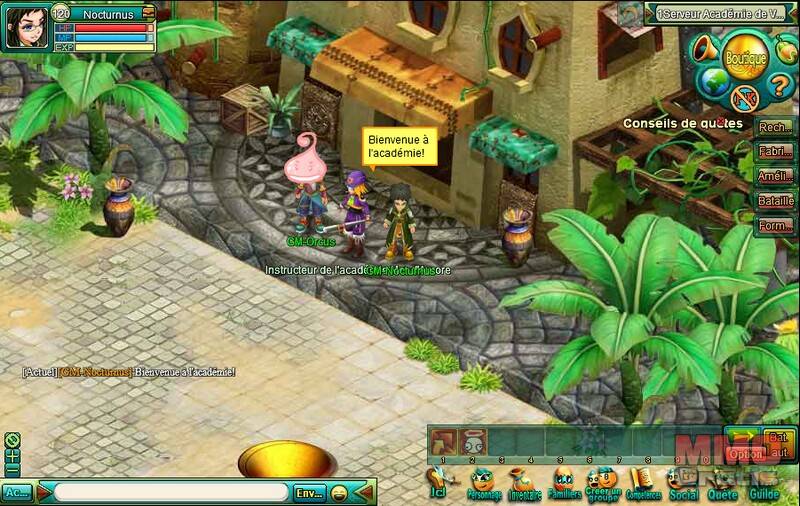Open the Compétences skills book
The width and height of the screenshot is (800, 506).
(x=644, y=483)
